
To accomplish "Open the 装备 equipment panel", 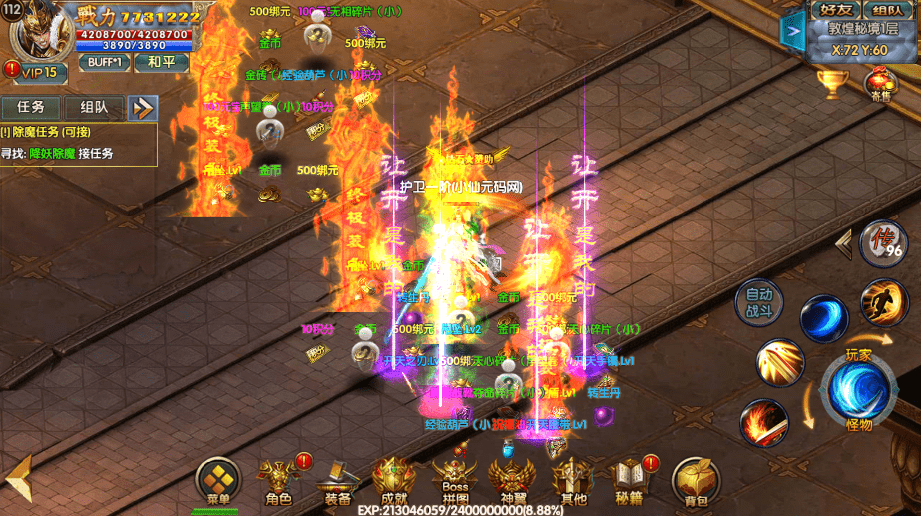I will [x=337, y=482].
